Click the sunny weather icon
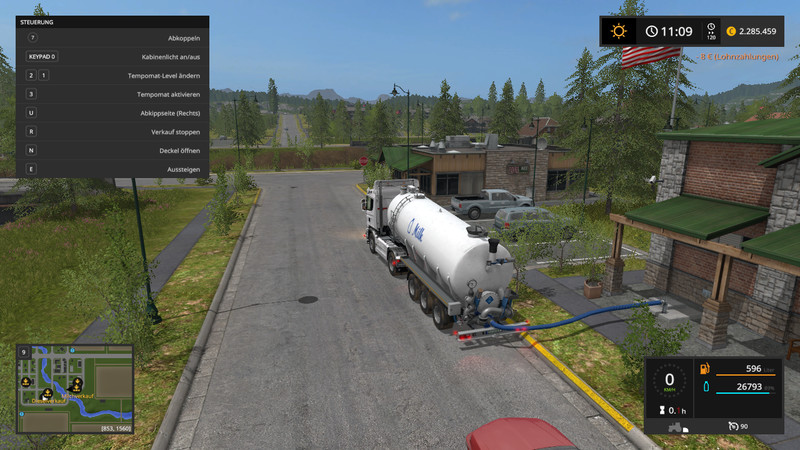 [618, 31]
